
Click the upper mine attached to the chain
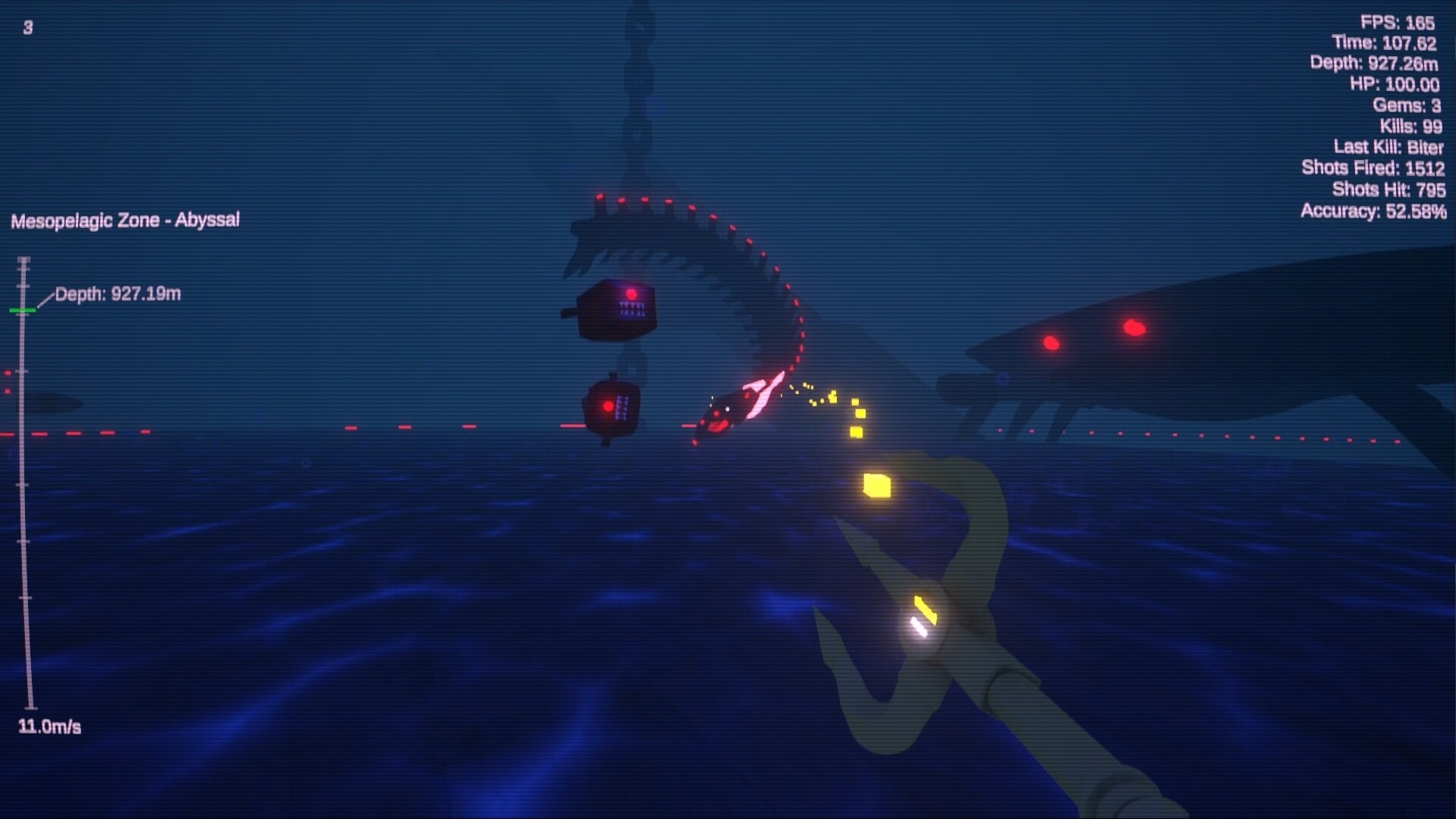616,307
